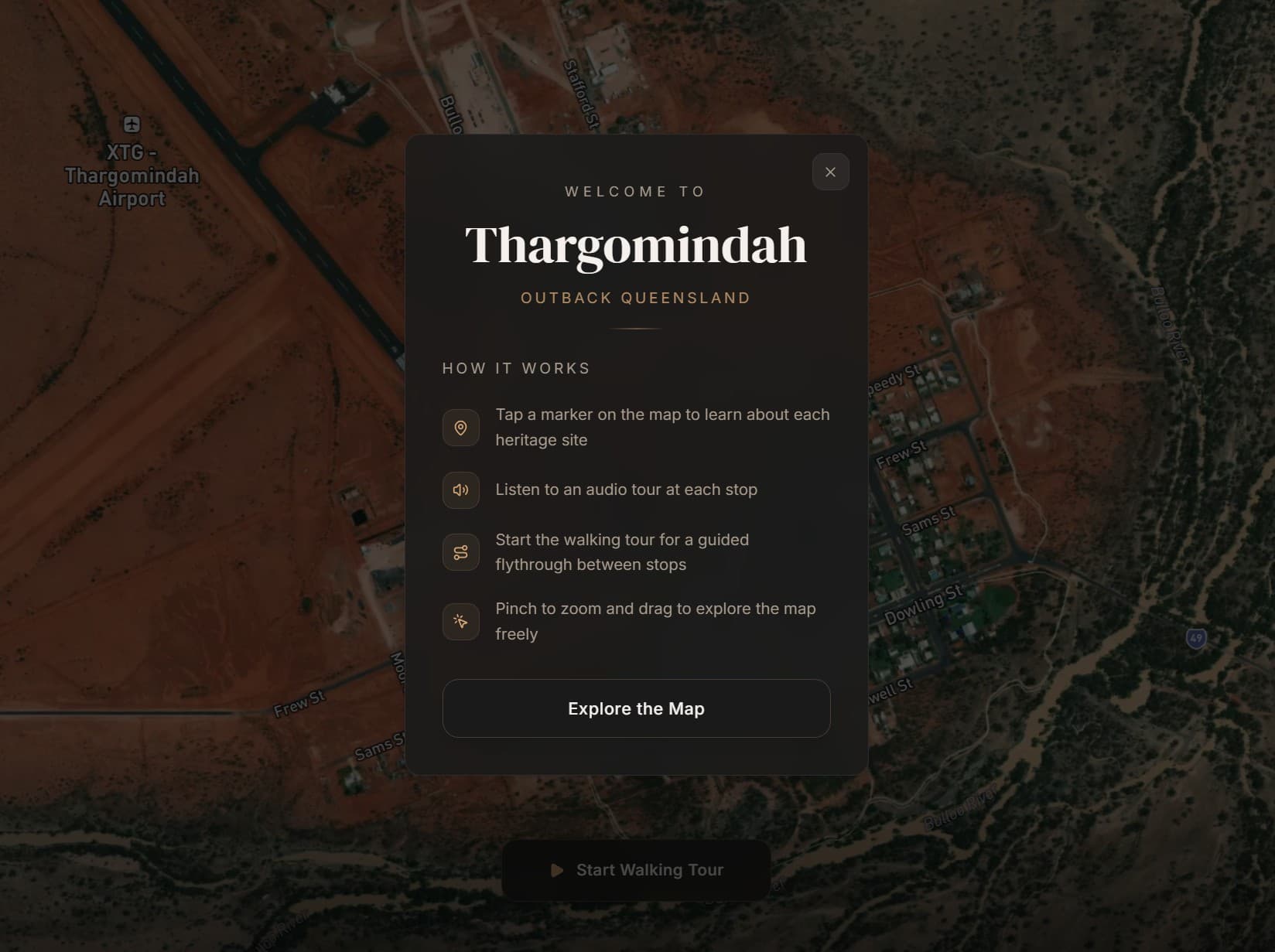Click the walking route flythrough icon
The height and width of the screenshot is (952, 1275).
[x=460, y=551]
